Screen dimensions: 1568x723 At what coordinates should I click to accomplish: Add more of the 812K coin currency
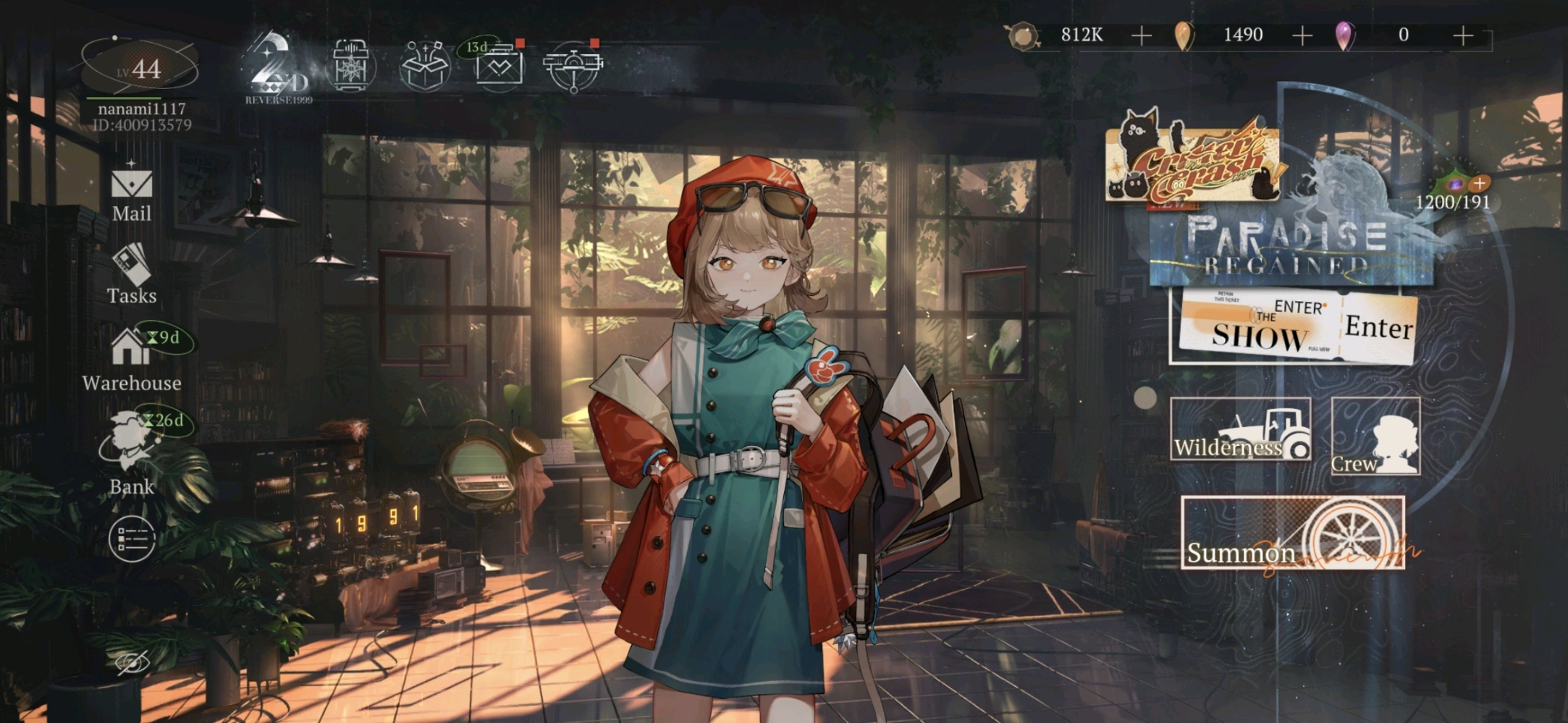[1141, 35]
